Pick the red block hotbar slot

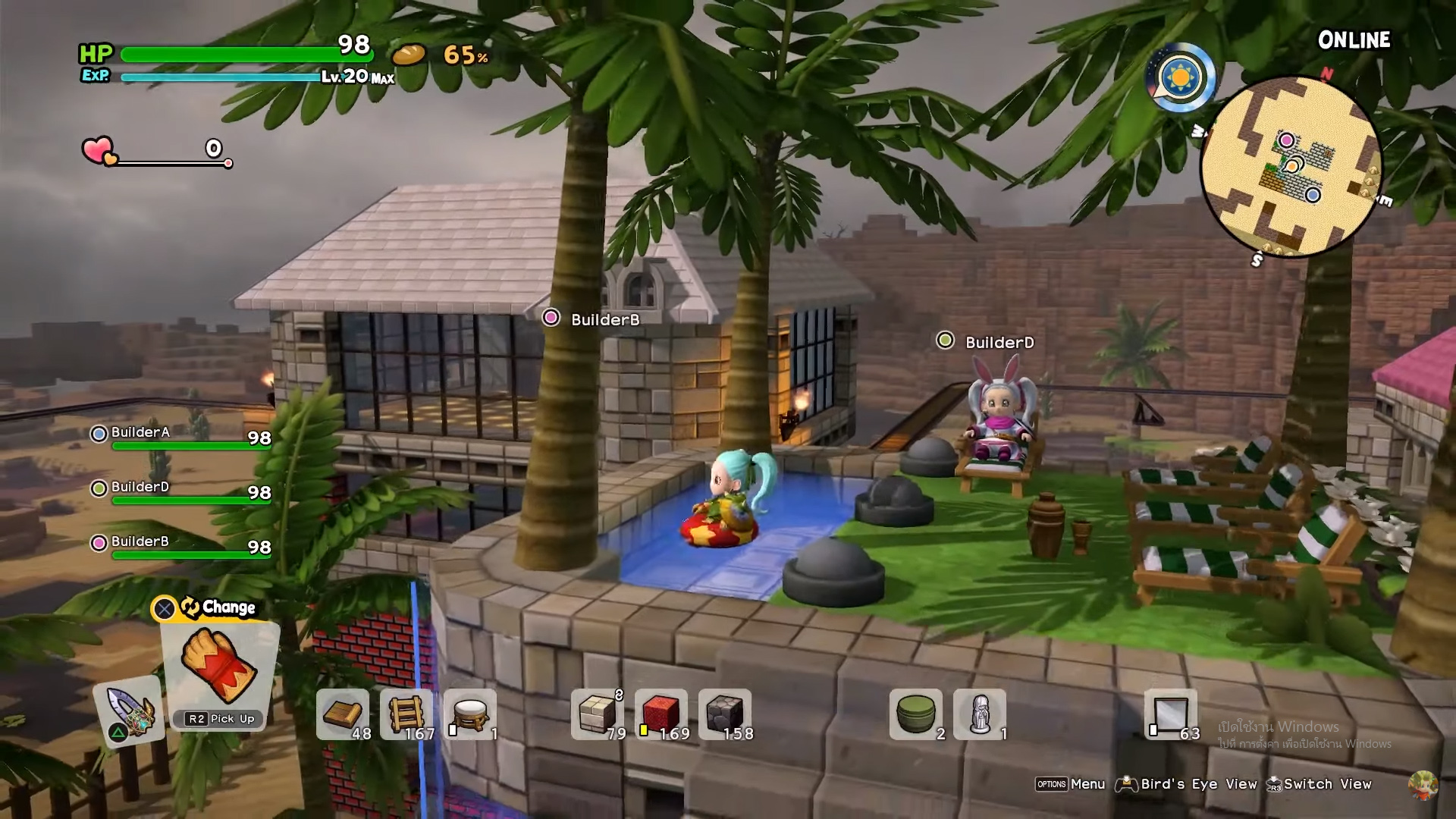[x=661, y=714]
